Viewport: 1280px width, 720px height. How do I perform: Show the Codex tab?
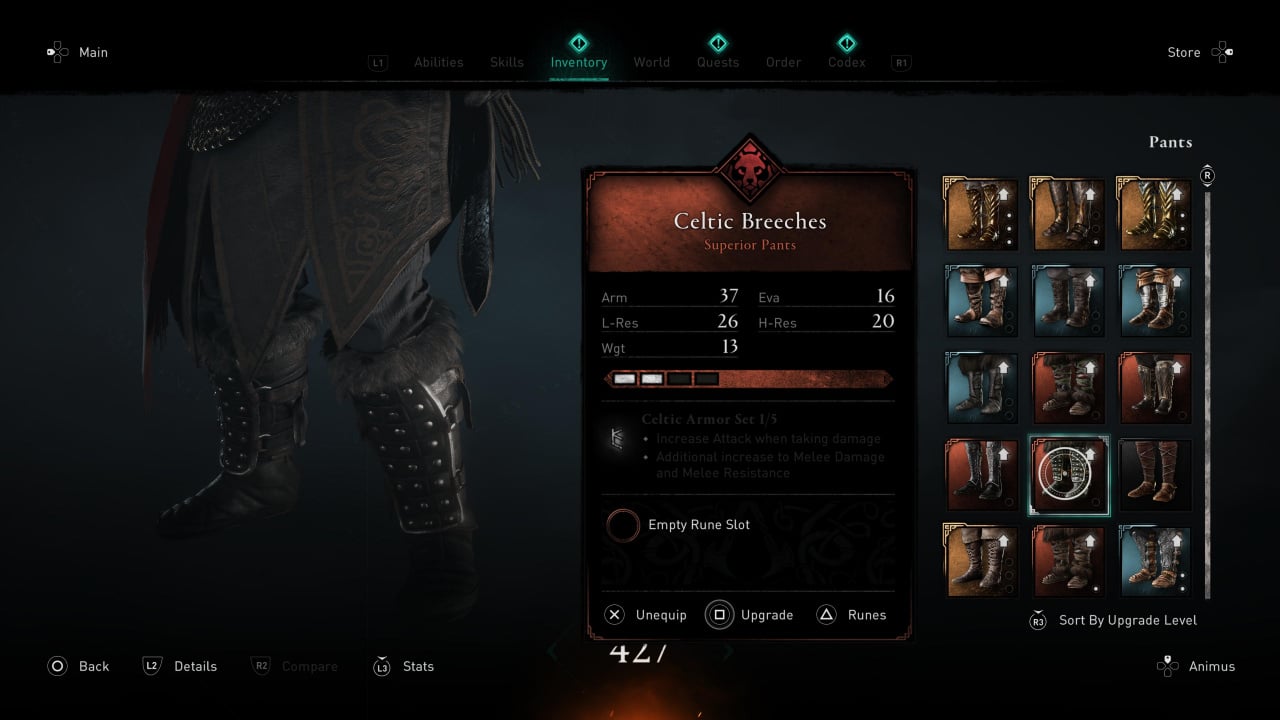click(846, 62)
